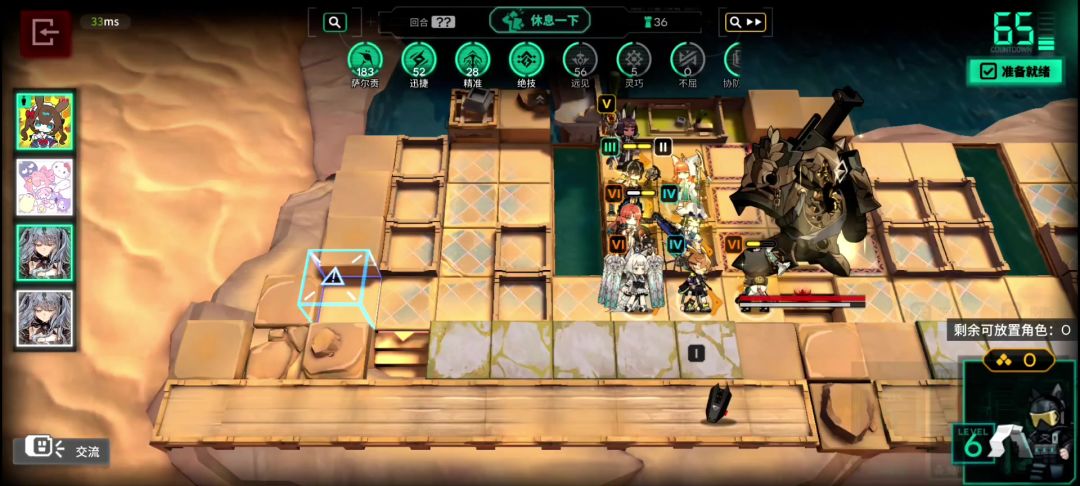Select the pink cartoon characters player avatar
This screenshot has width=1080, height=486.
(x=45, y=187)
